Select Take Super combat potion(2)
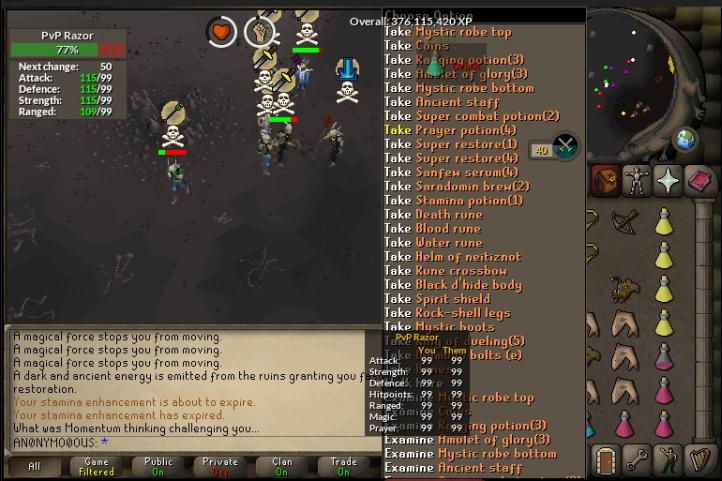This screenshot has height=481, width=722. click(x=472, y=116)
